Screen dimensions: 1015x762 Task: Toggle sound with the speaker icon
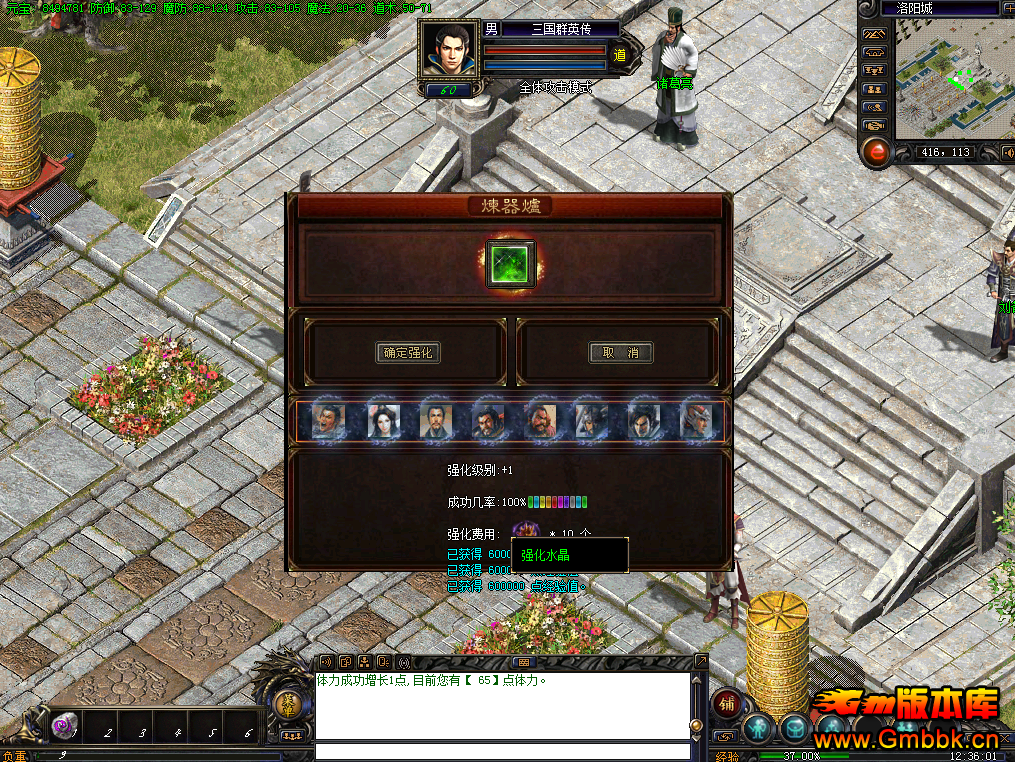(x=1005, y=152)
